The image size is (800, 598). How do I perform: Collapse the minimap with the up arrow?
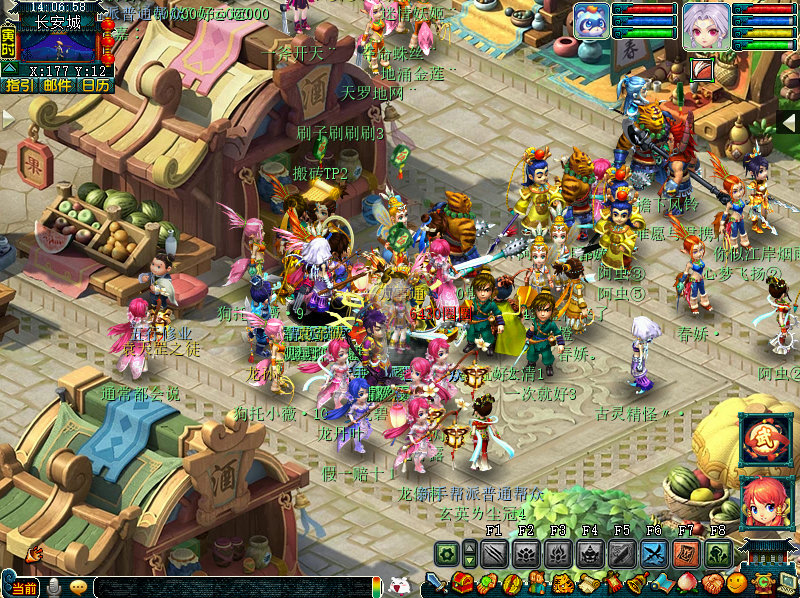(x=8, y=69)
